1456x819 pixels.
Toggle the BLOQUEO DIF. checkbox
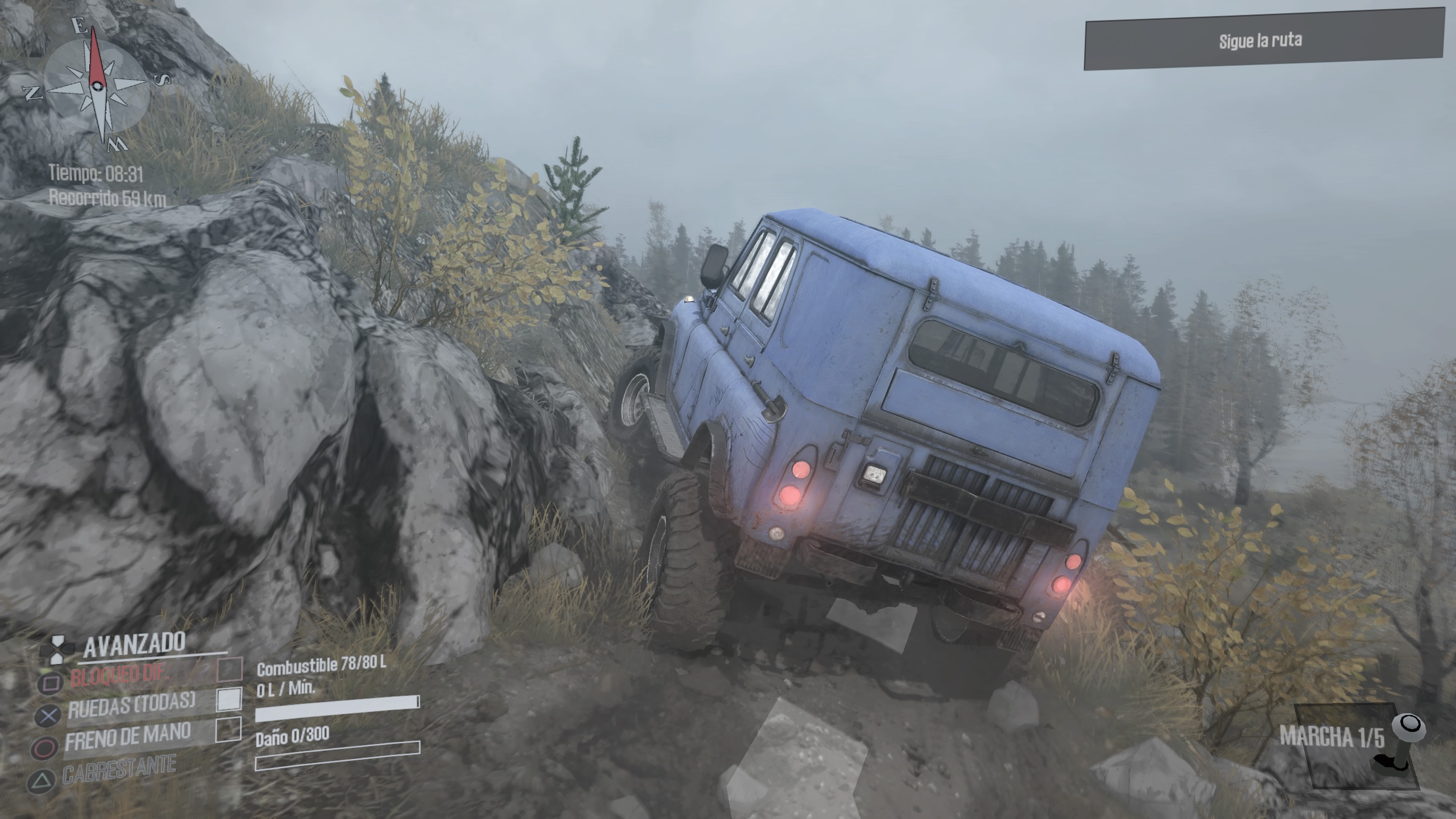click(230, 669)
